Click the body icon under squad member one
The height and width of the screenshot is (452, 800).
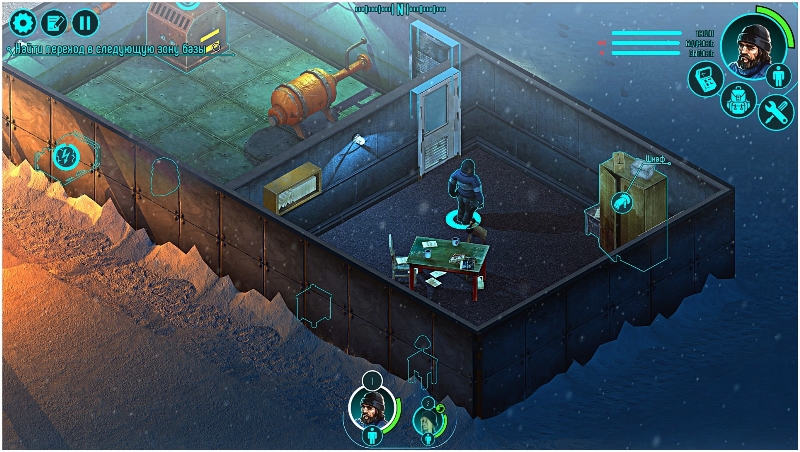[370, 436]
